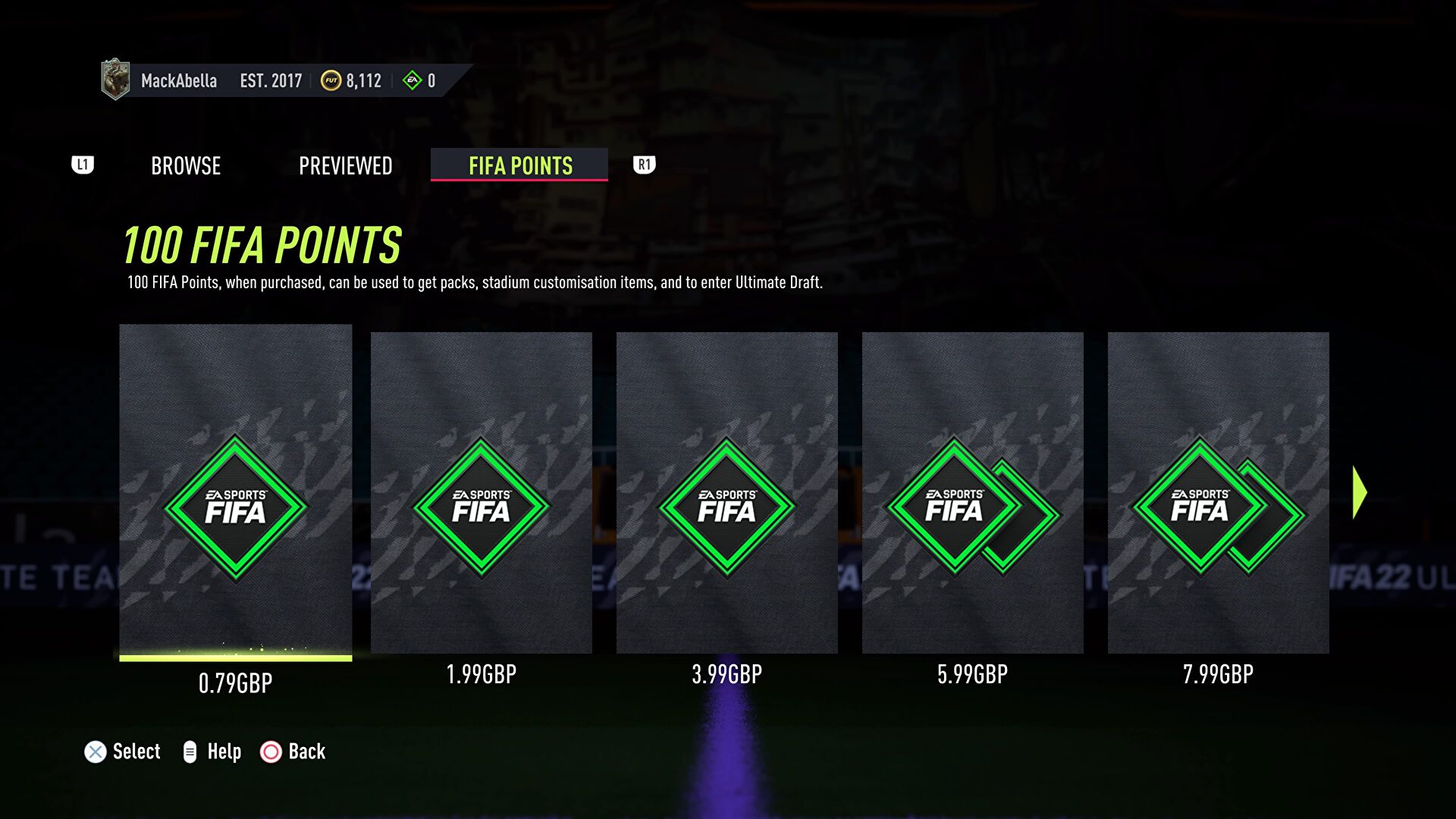Switch to the BROWSE tab

[x=186, y=165]
